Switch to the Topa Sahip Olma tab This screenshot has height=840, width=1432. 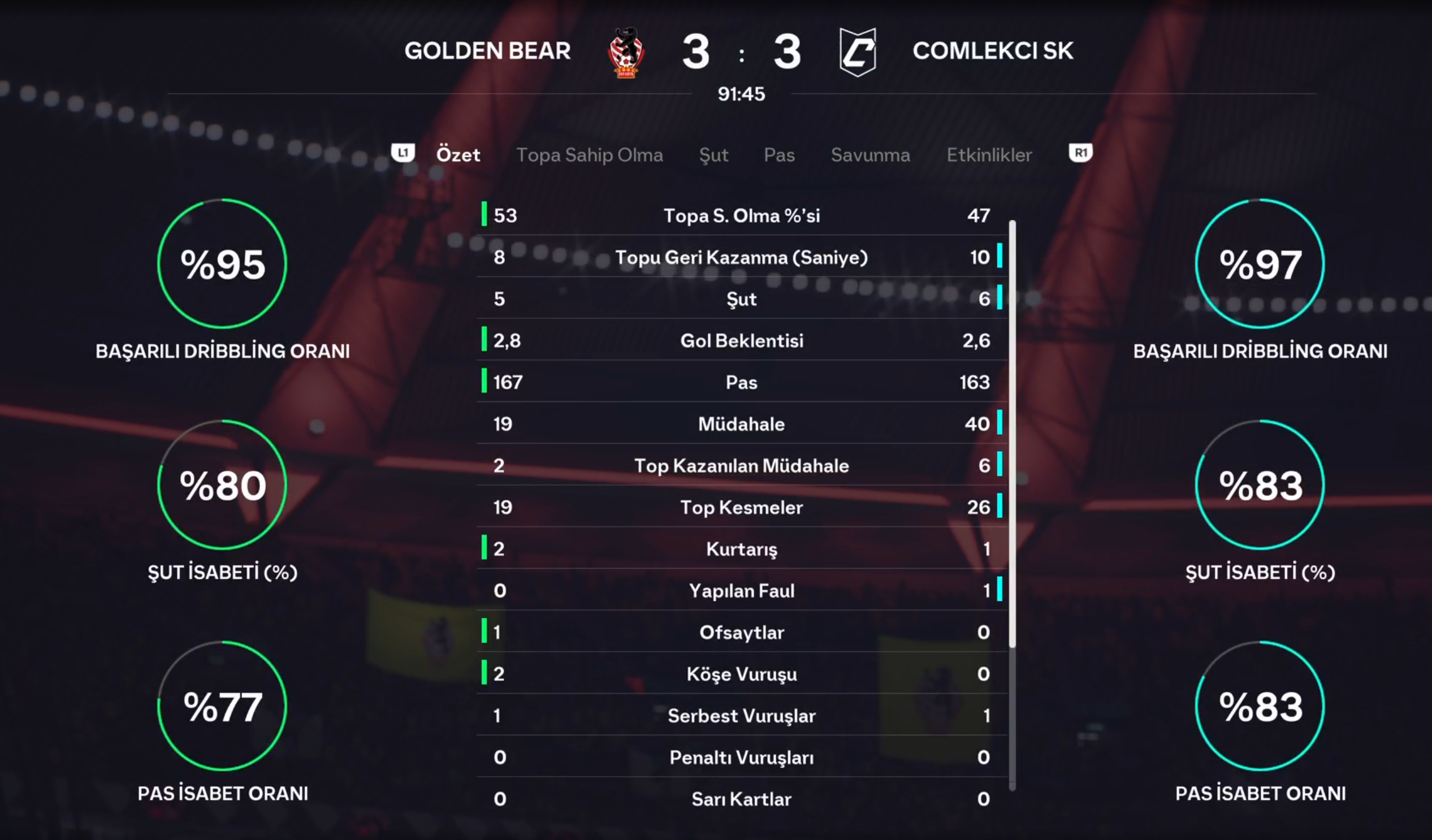pos(589,154)
